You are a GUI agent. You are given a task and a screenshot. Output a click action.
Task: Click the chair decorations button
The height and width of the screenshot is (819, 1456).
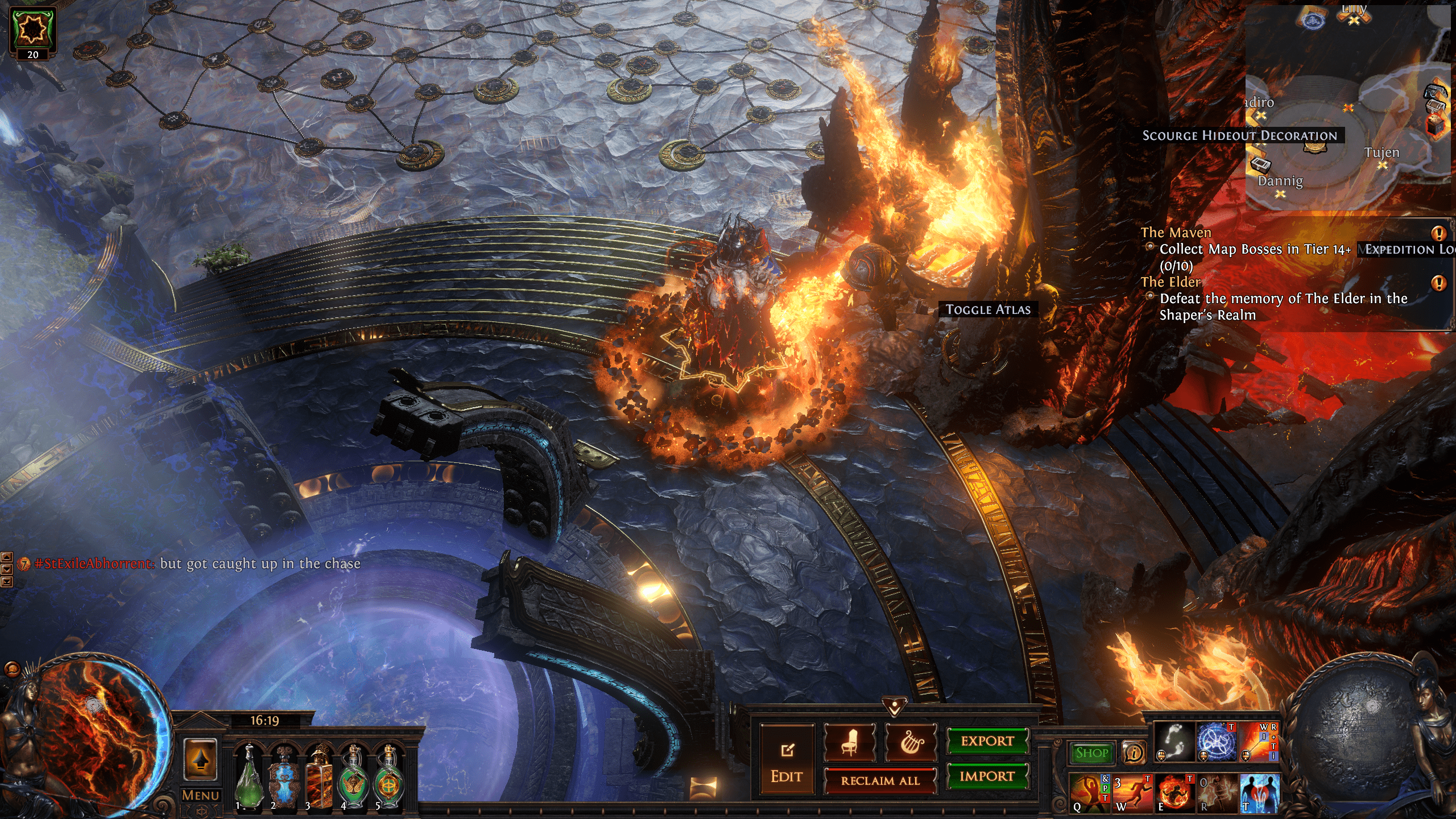click(849, 743)
